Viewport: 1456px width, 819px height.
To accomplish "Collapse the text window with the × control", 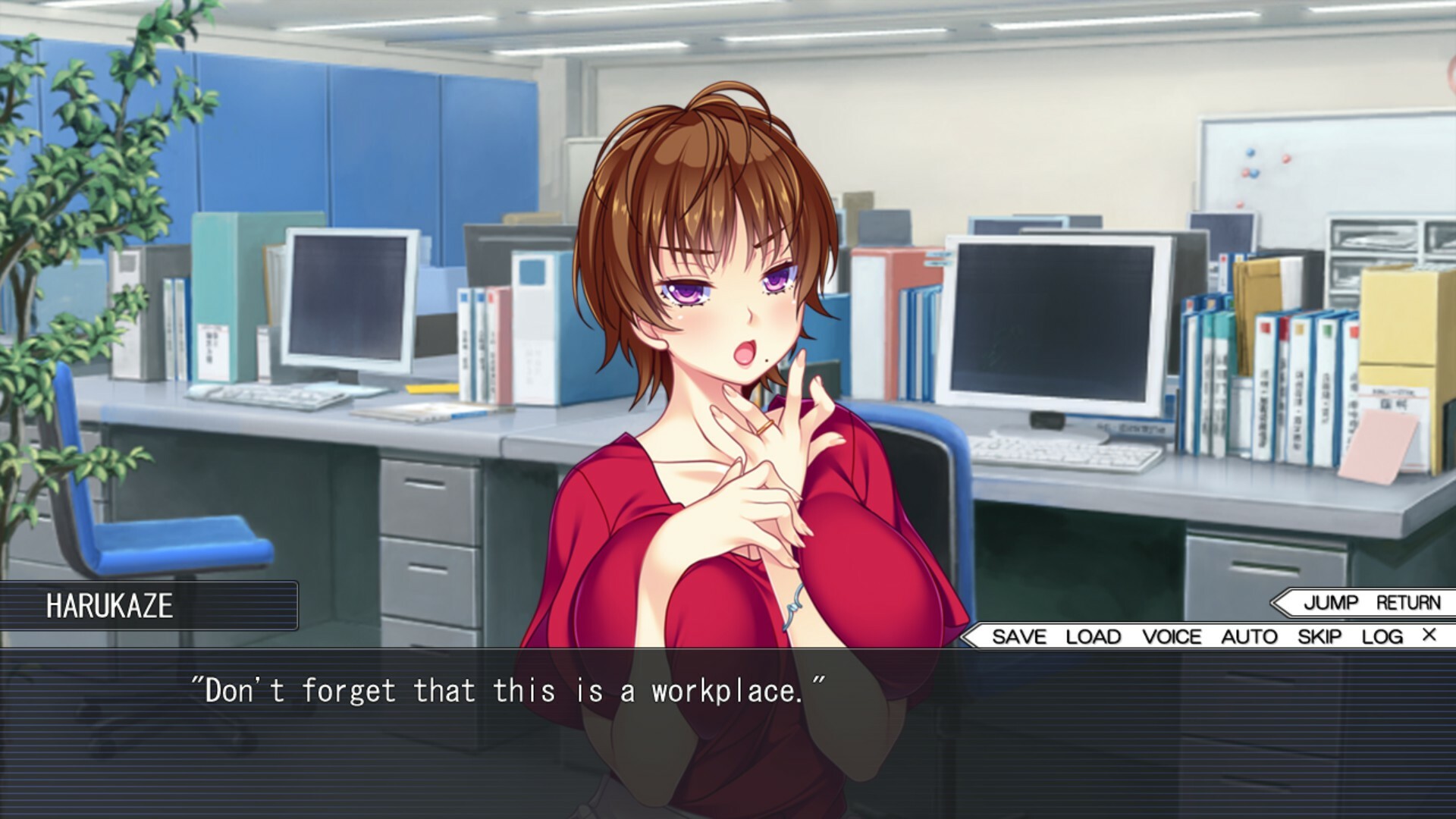I will [1429, 636].
